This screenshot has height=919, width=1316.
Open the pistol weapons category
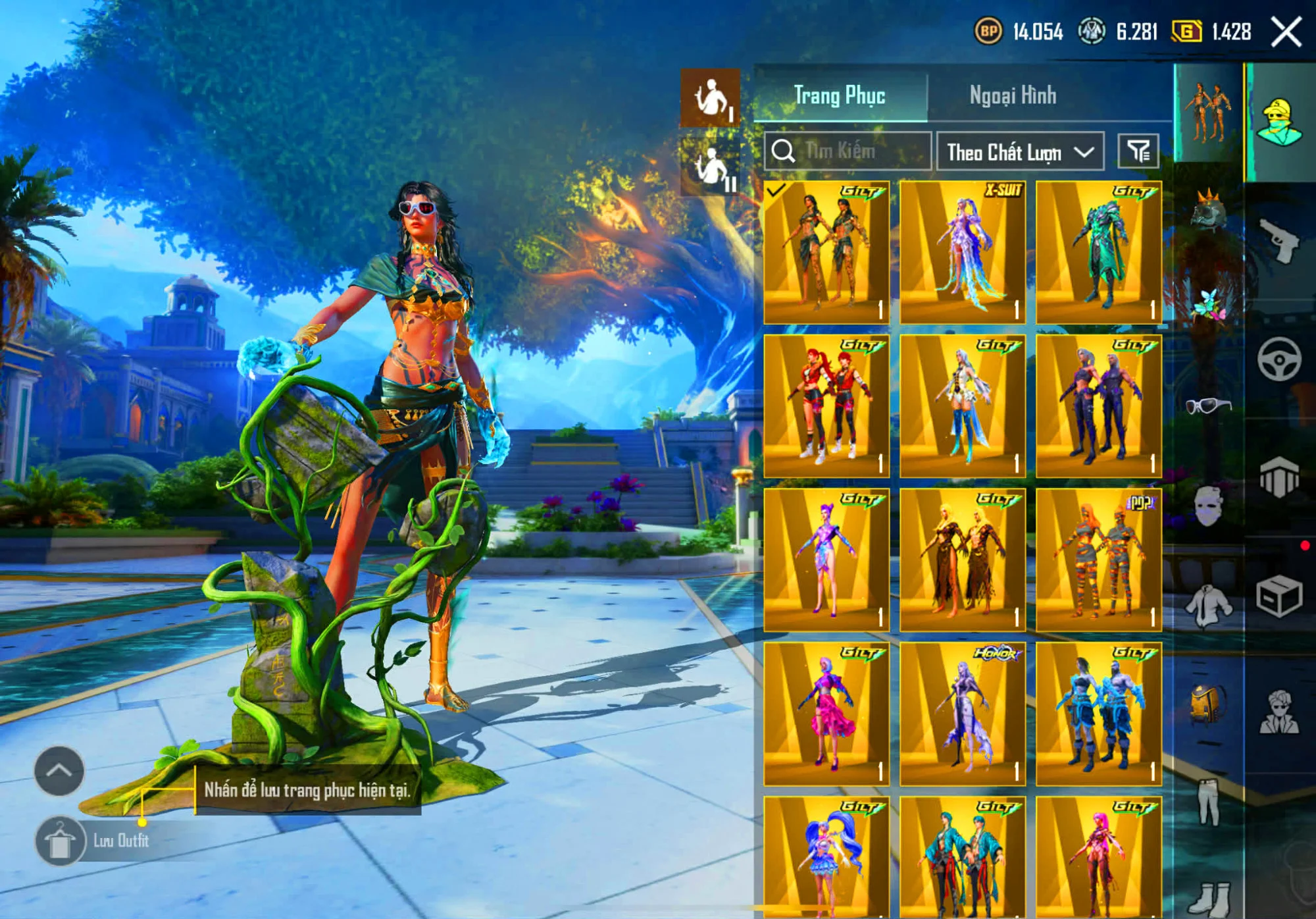pyautogui.click(x=1279, y=240)
